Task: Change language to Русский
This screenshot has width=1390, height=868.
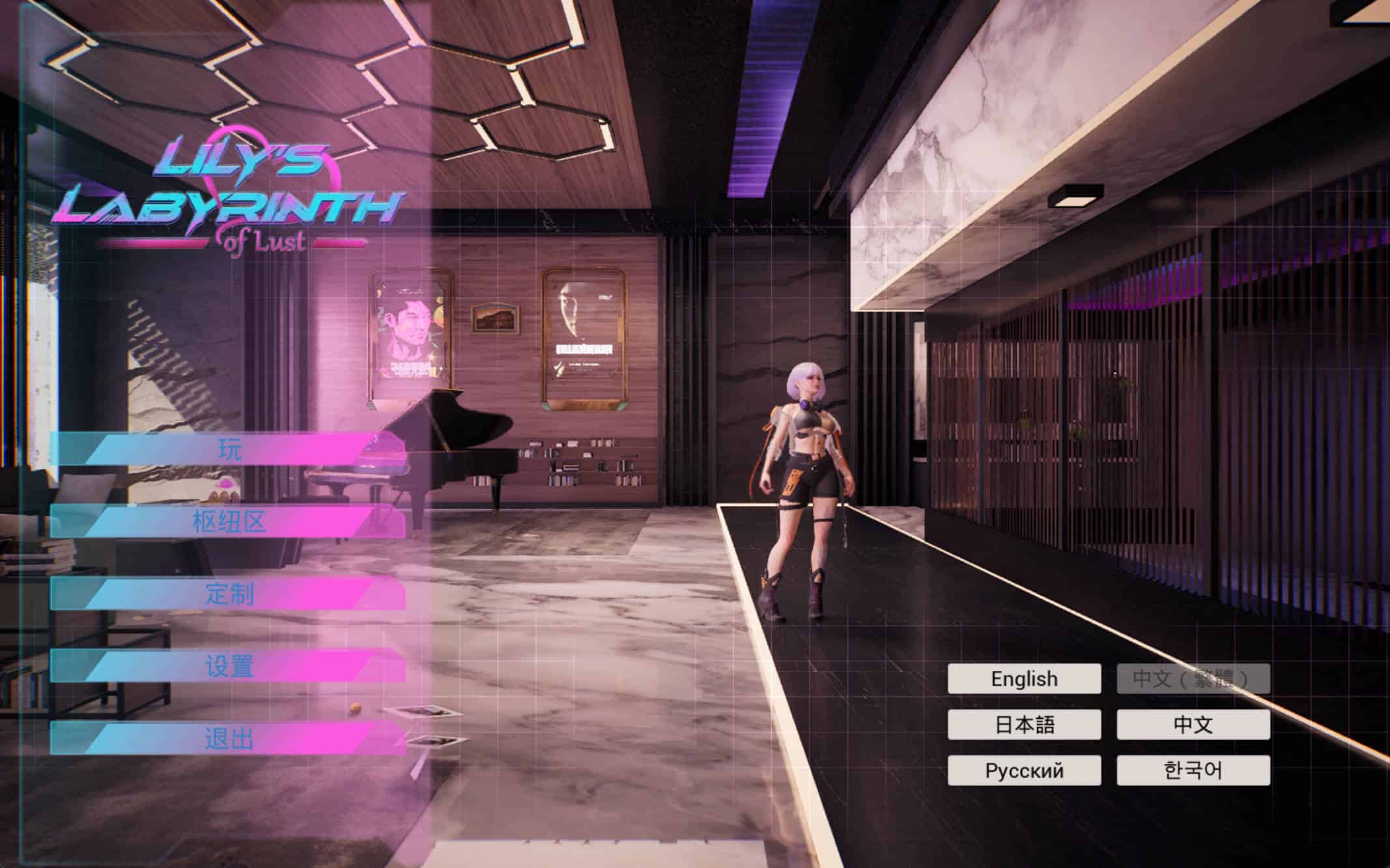Action: pos(1024,770)
